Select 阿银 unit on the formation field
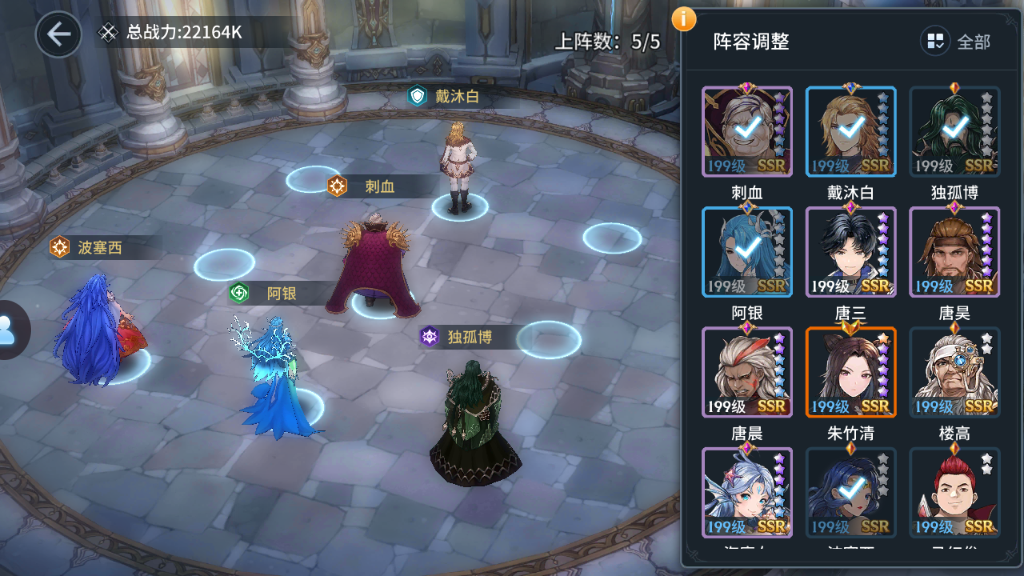The width and height of the screenshot is (1024, 576). coord(273,380)
